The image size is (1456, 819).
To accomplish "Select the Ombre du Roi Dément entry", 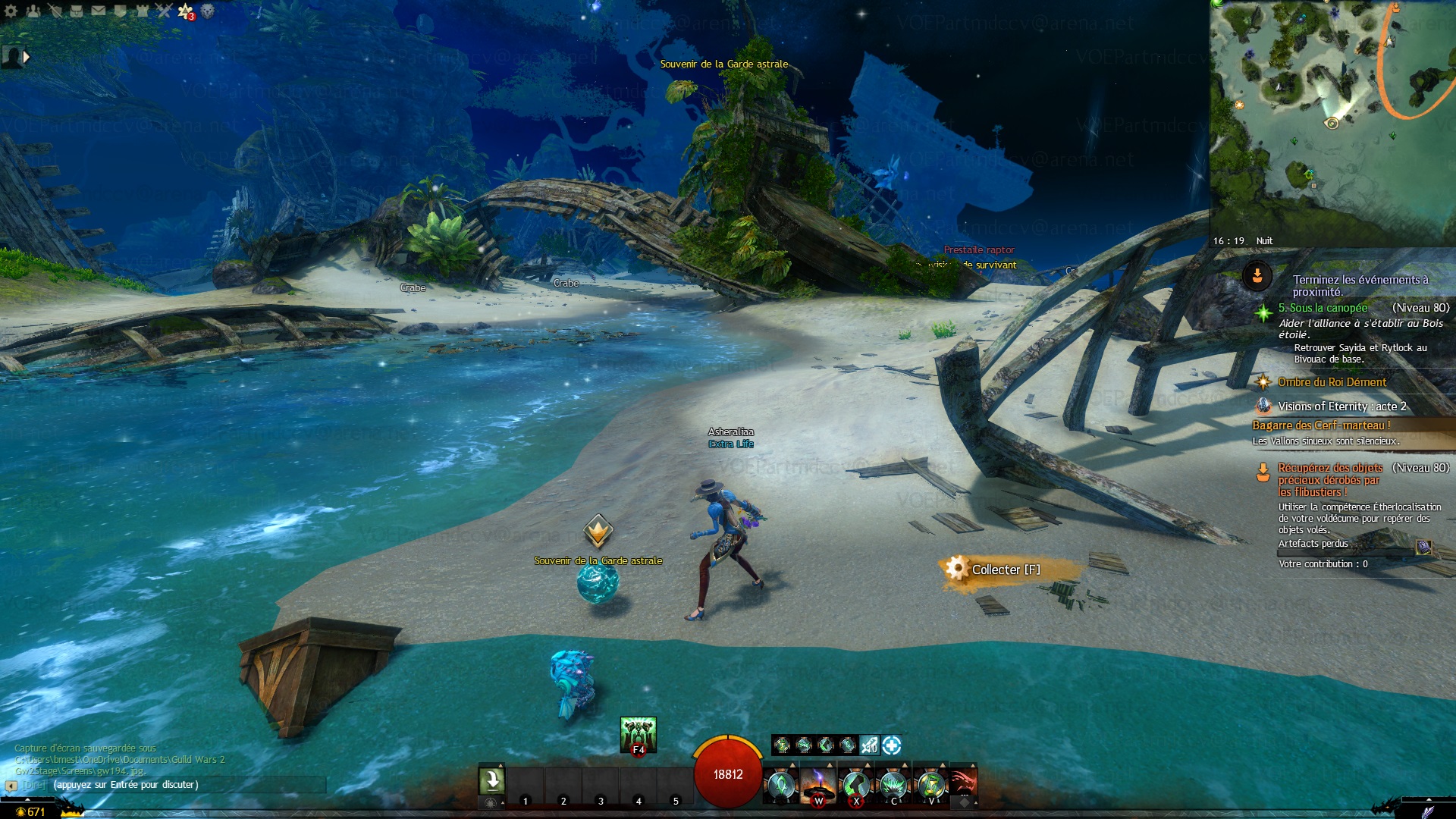I will click(1332, 382).
